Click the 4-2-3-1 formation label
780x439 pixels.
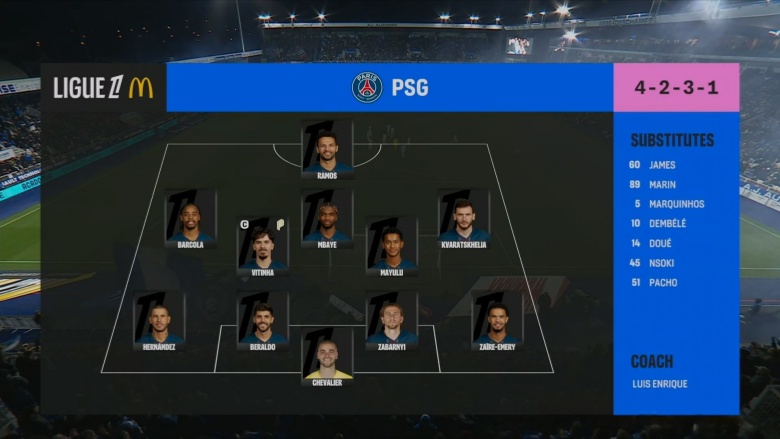coord(676,88)
